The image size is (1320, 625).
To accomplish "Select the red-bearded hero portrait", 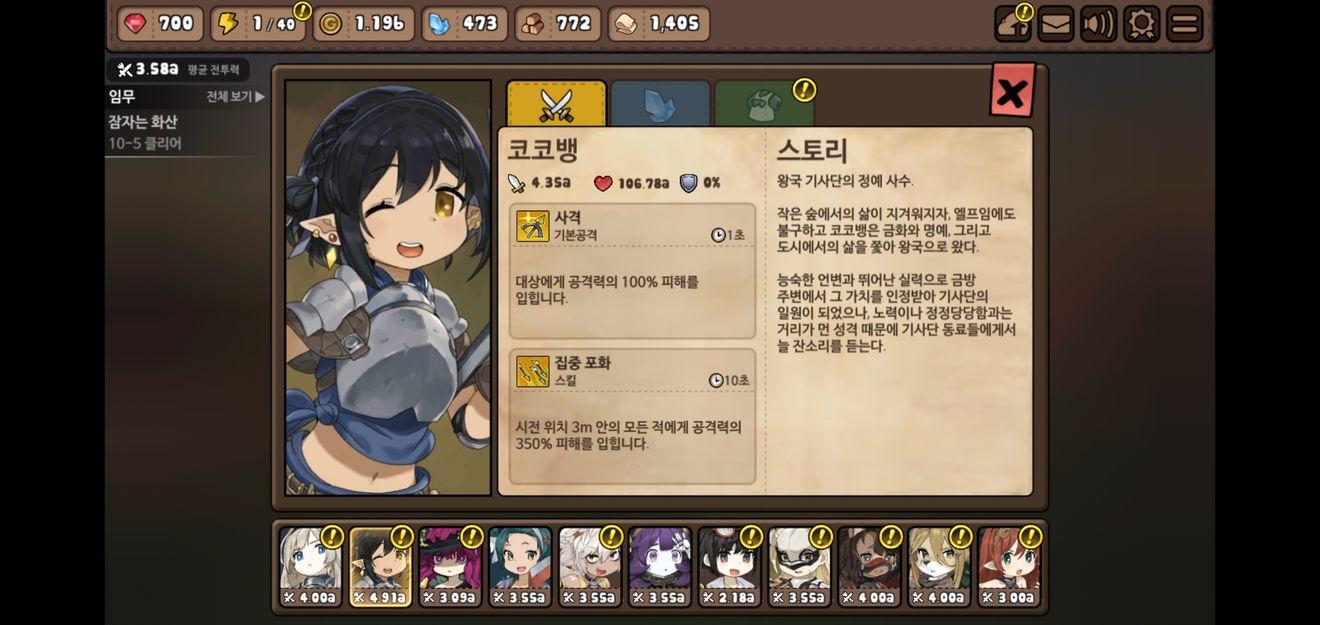I will click(x=869, y=566).
